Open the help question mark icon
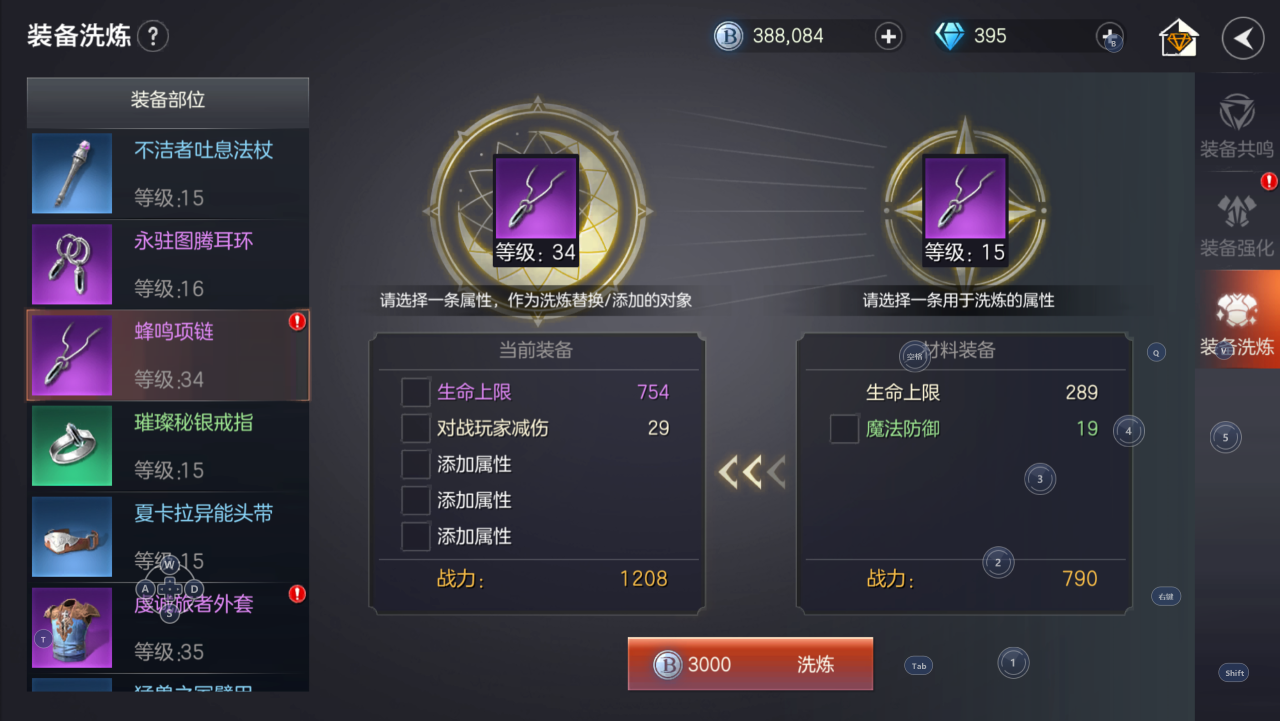 pyautogui.click(x=153, y=37)
